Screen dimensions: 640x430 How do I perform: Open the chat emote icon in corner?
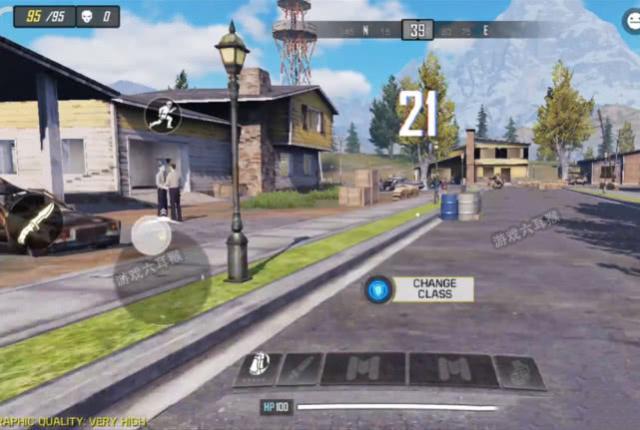pos(630,17)
